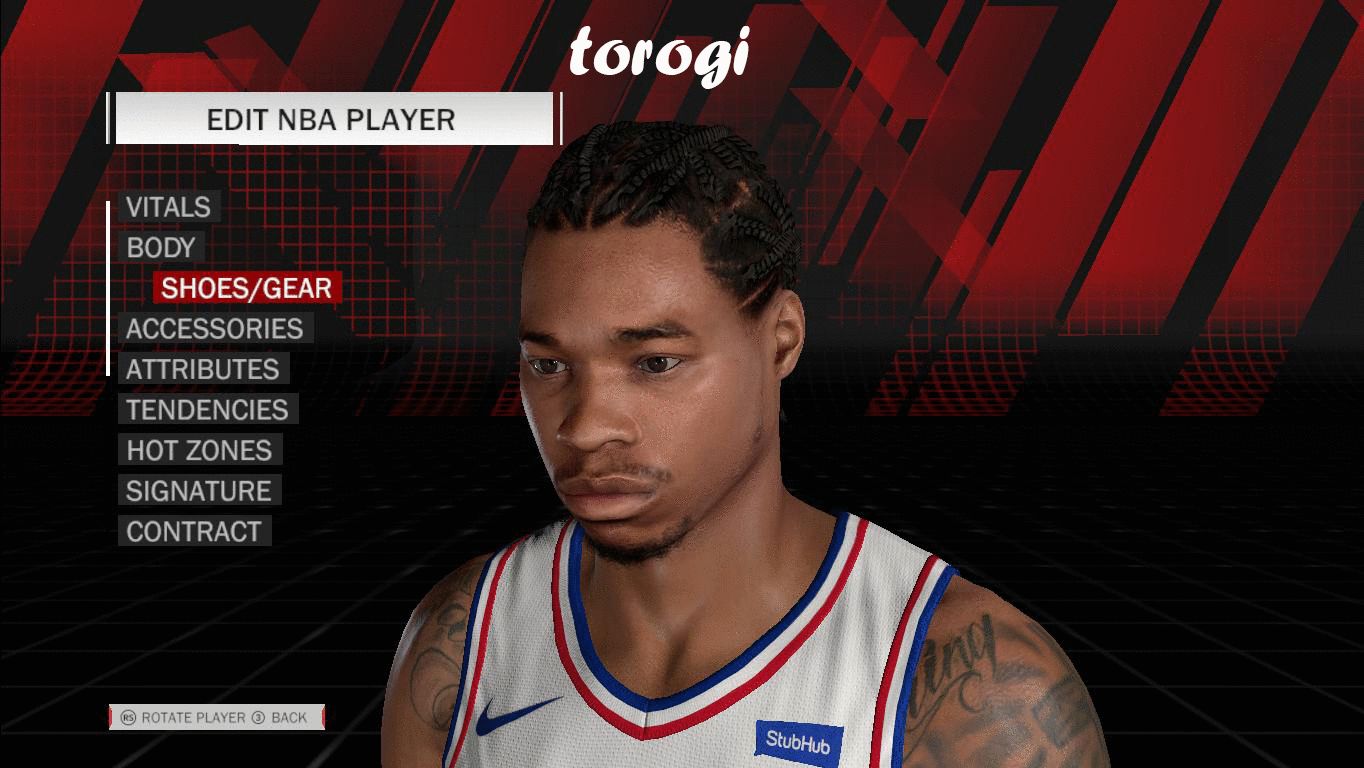Select the Tendencies menu entry
Image resolution: width=1364 pixels, height=768 pixels.
[x=207, y=410]
